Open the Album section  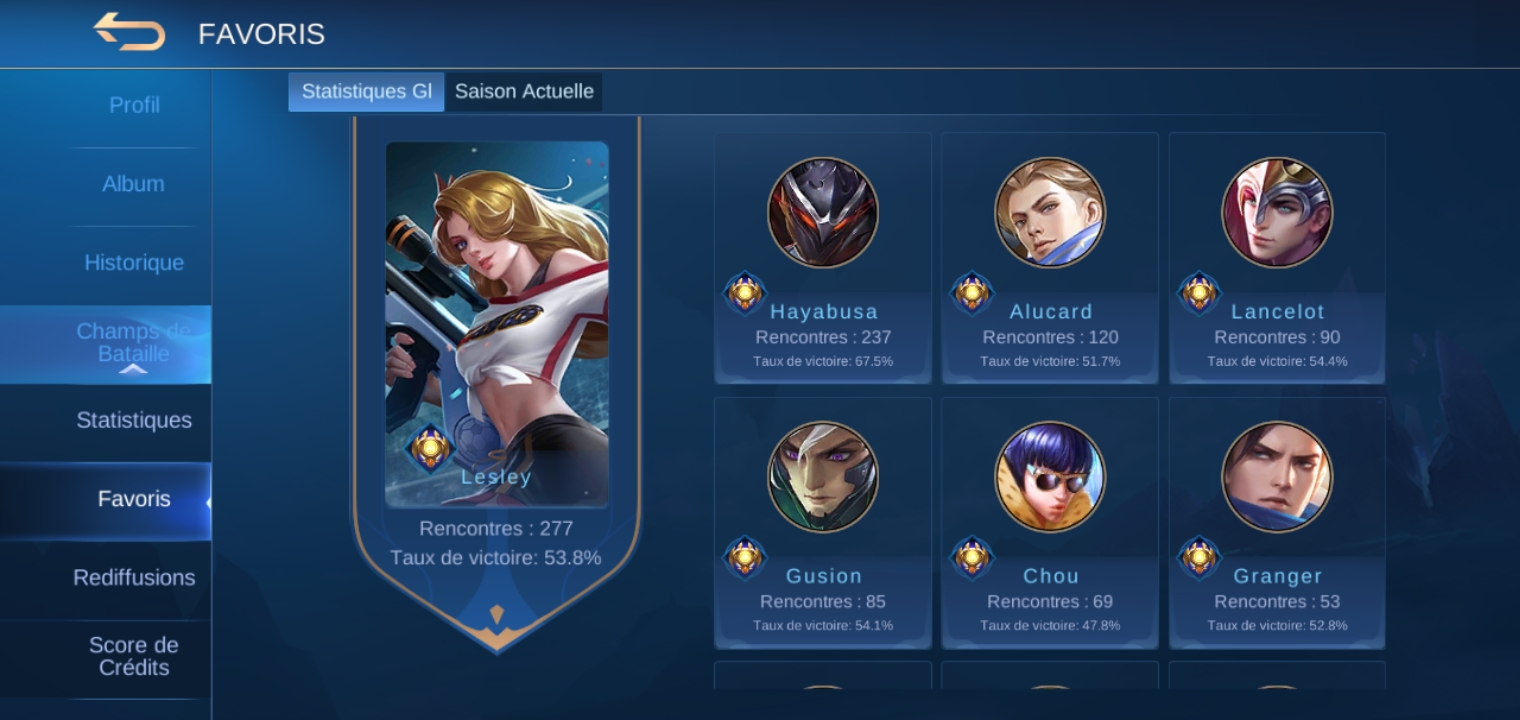click(133, 184)
